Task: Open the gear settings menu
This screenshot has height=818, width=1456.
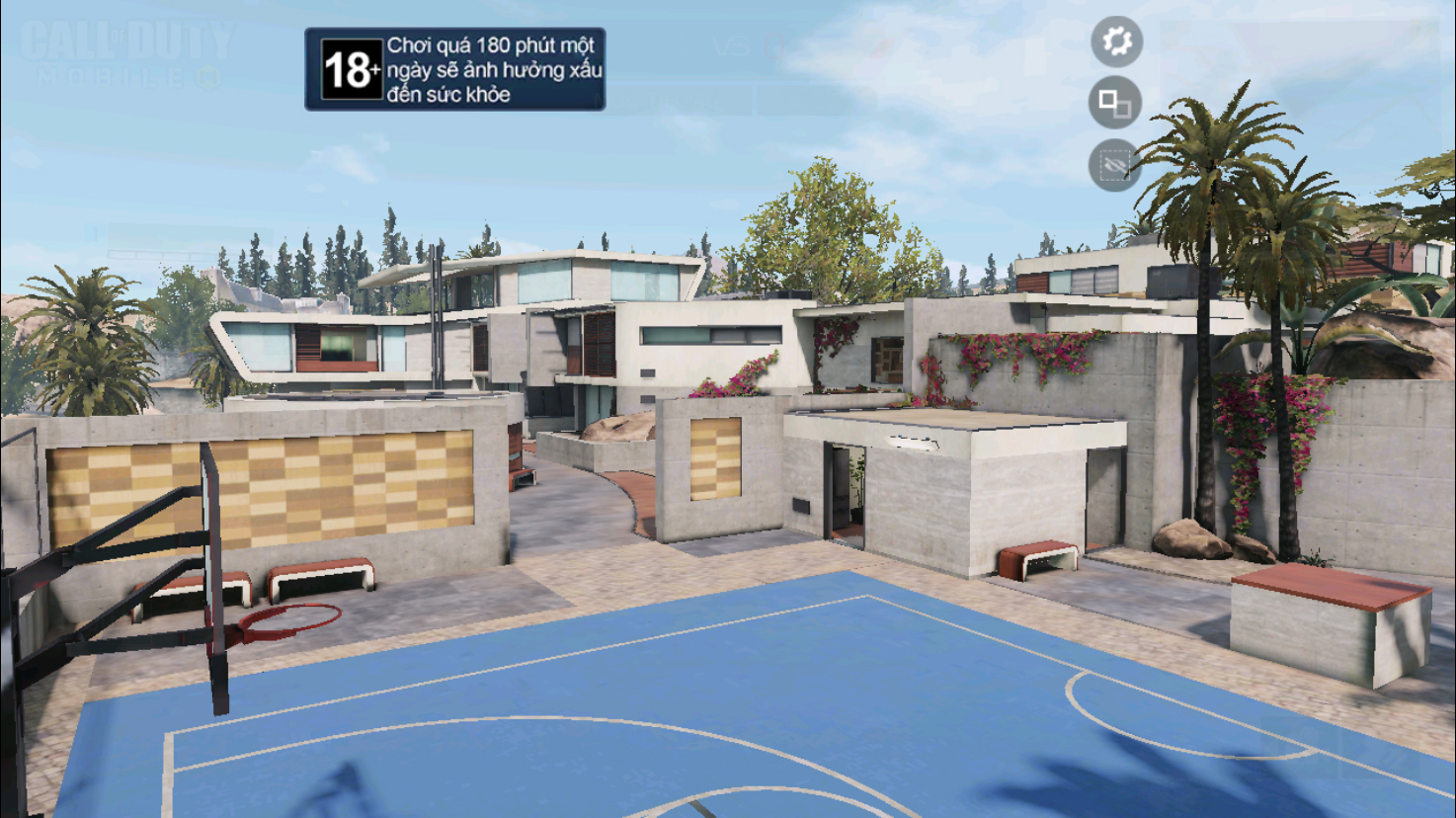Action: 1116,41
